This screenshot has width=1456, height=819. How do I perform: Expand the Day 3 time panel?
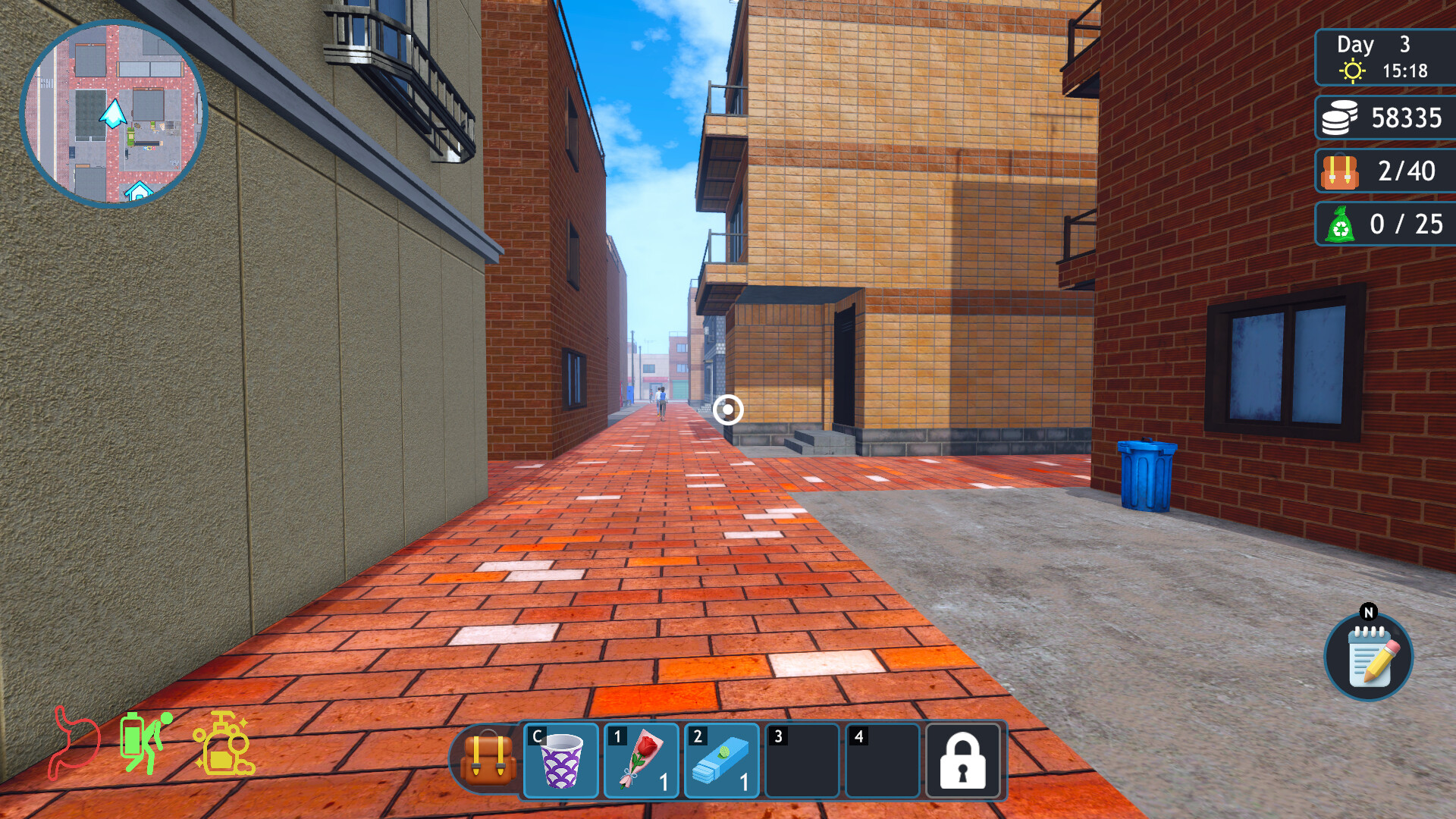[x=1384, y=59]
